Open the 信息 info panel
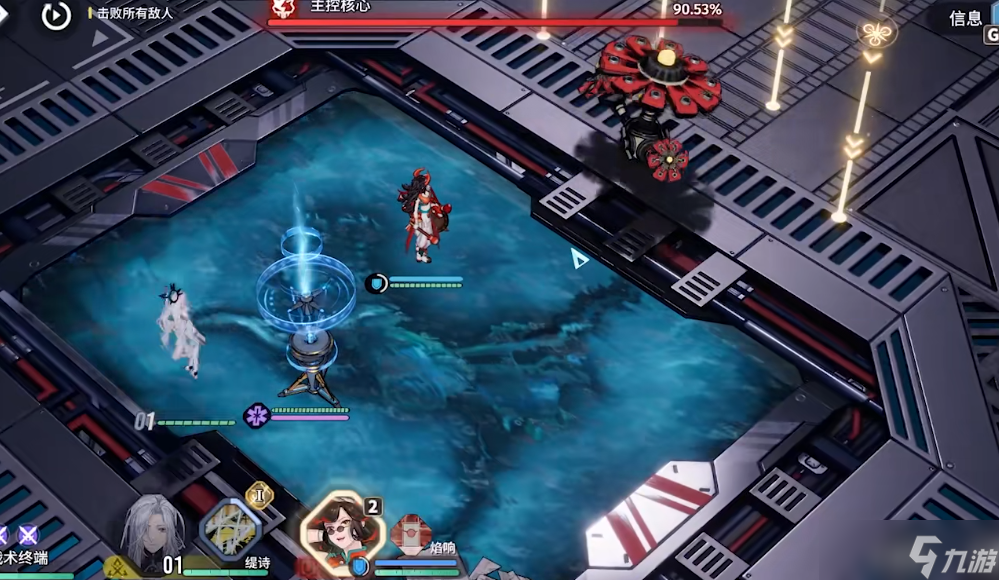Screen dimensions: 999x580 [966, 18]
